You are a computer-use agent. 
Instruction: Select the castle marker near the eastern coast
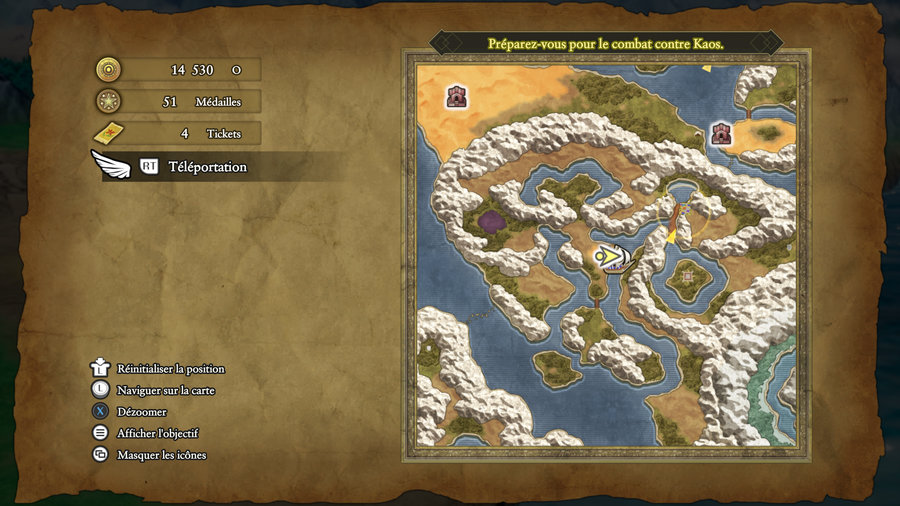[x=721, y=133]
